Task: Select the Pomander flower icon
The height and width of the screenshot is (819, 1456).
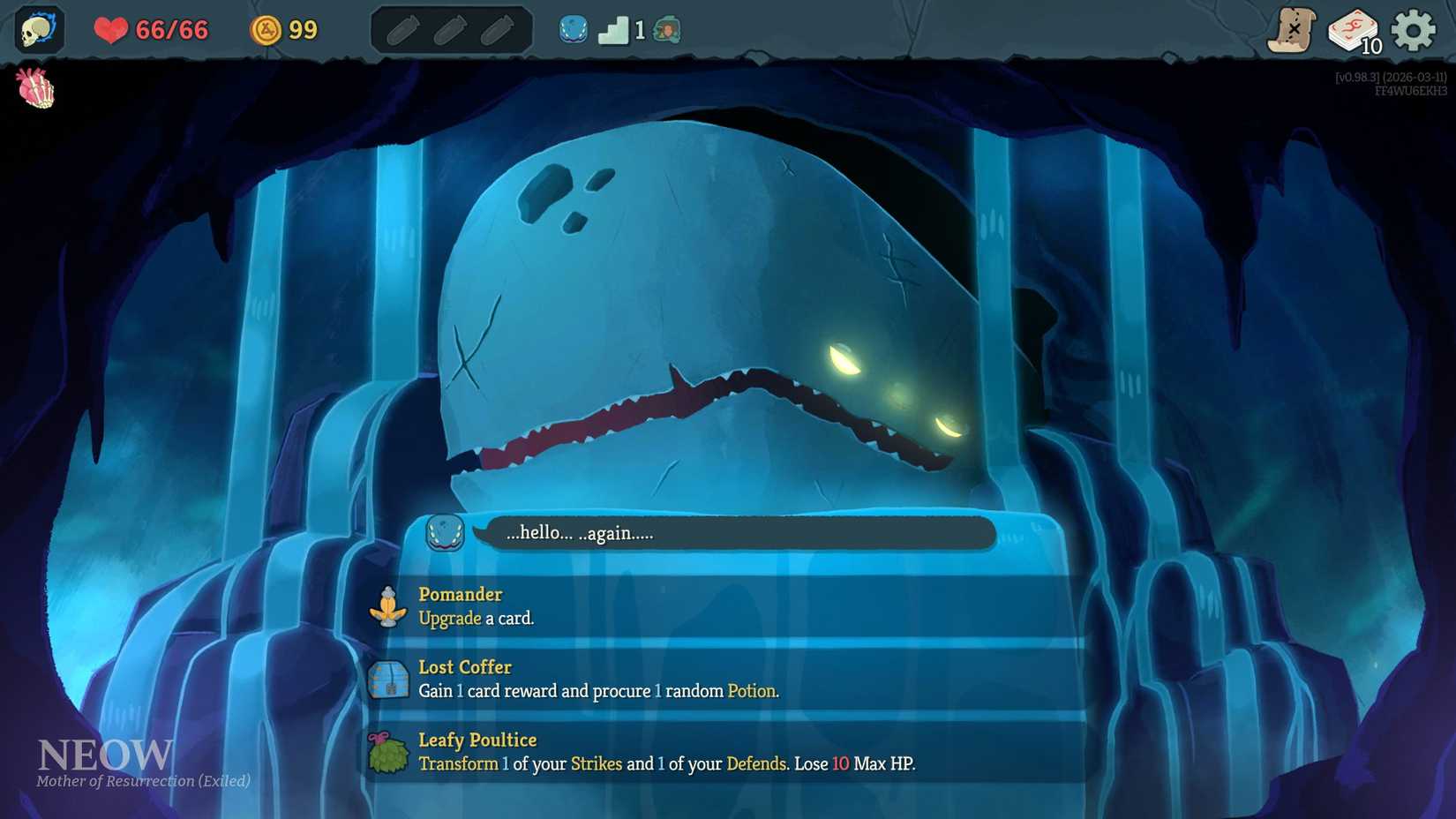Action: [x=389, y=607]
